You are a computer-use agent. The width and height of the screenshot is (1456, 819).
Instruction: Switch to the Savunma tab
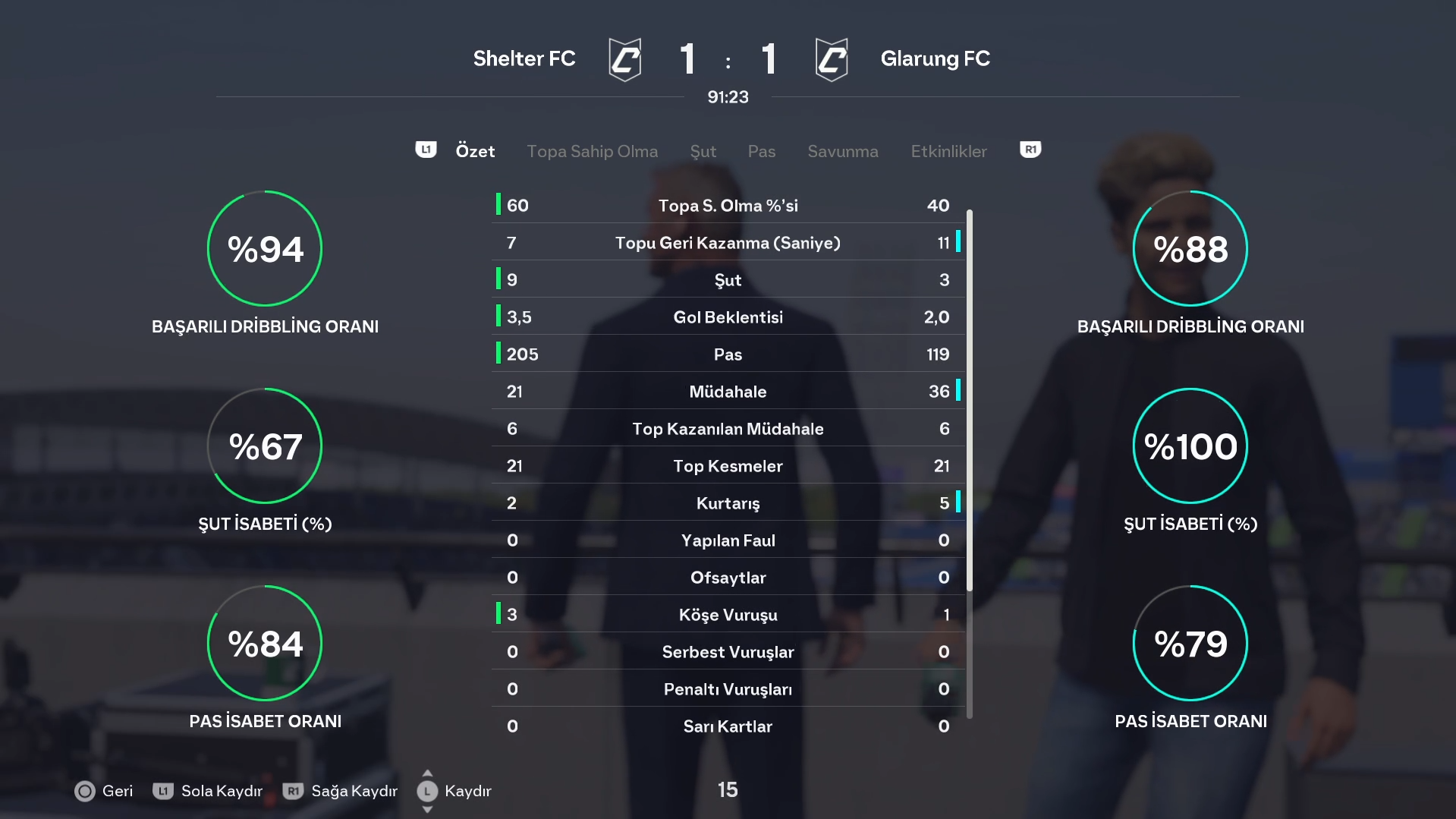pos(842,151)
